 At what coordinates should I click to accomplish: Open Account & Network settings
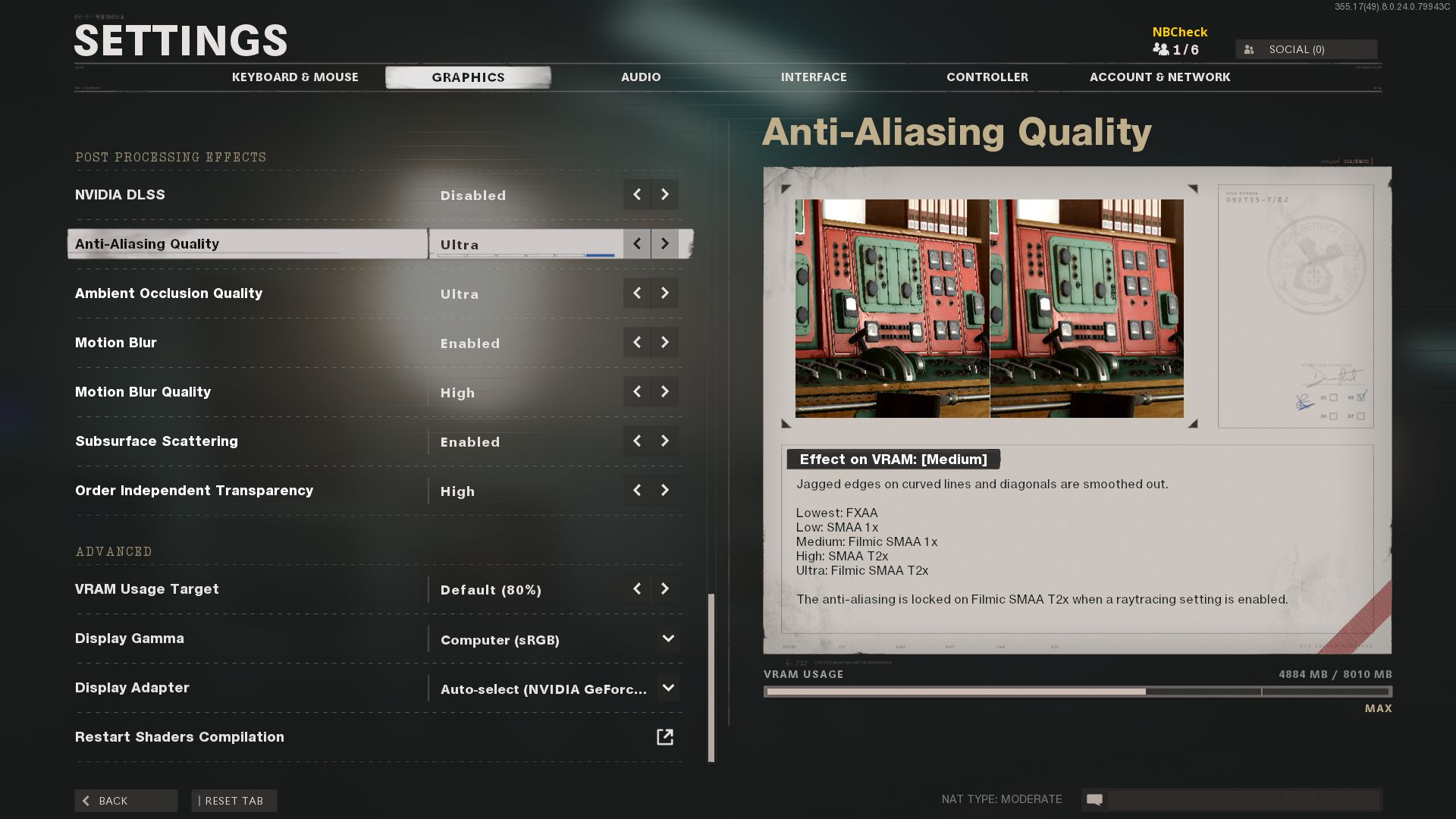1159,77
